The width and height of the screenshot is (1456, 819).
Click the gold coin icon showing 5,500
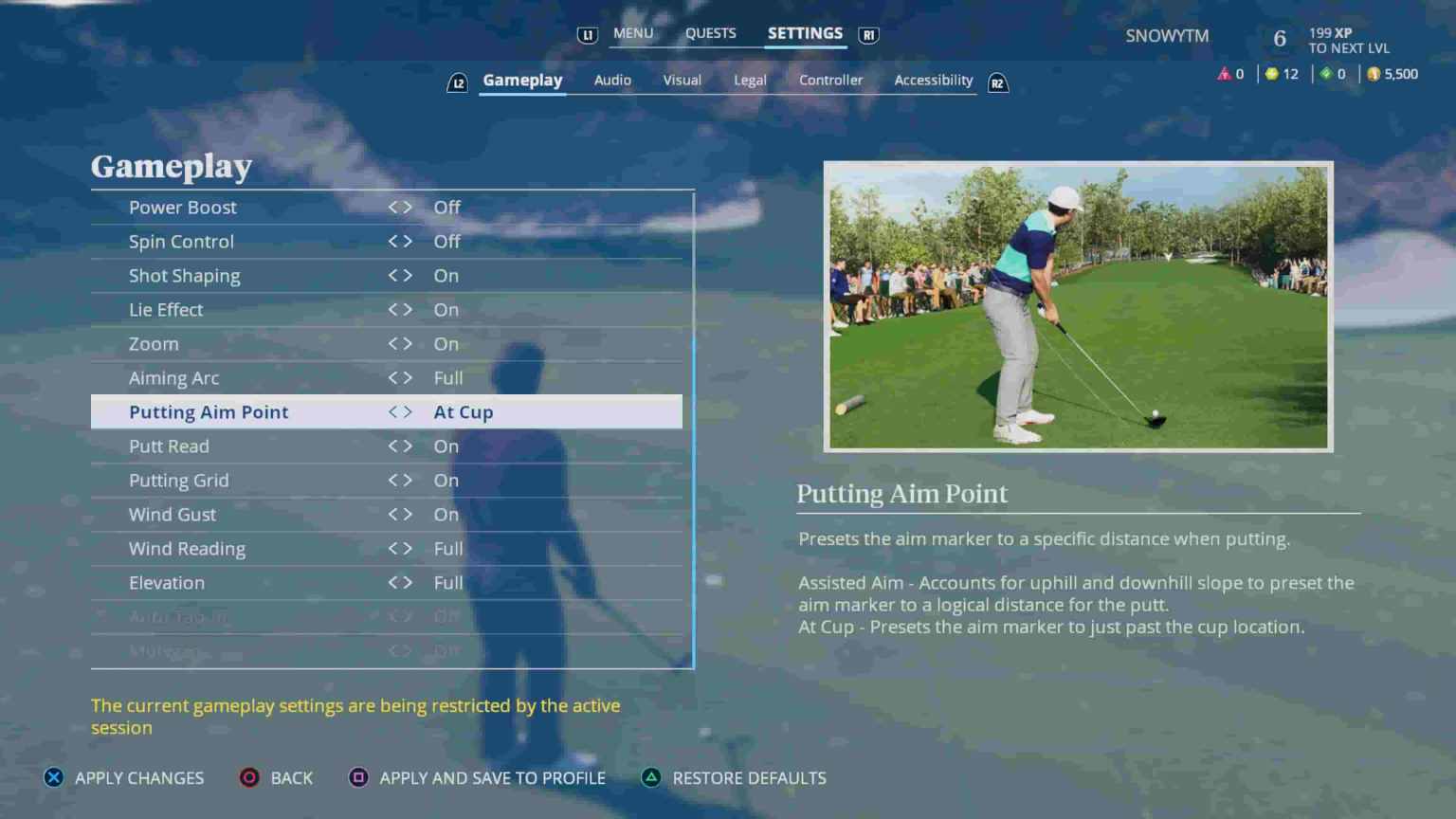click(1372, 73)
